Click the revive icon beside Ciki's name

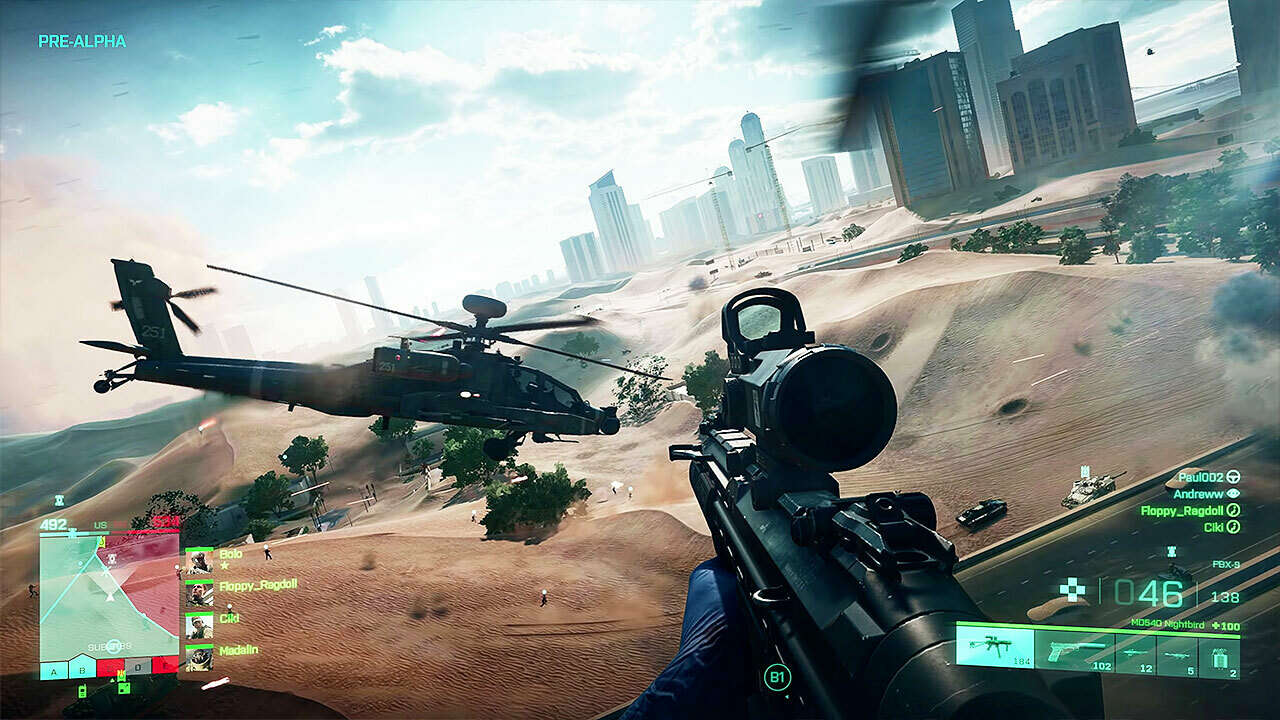point(1232,527)
